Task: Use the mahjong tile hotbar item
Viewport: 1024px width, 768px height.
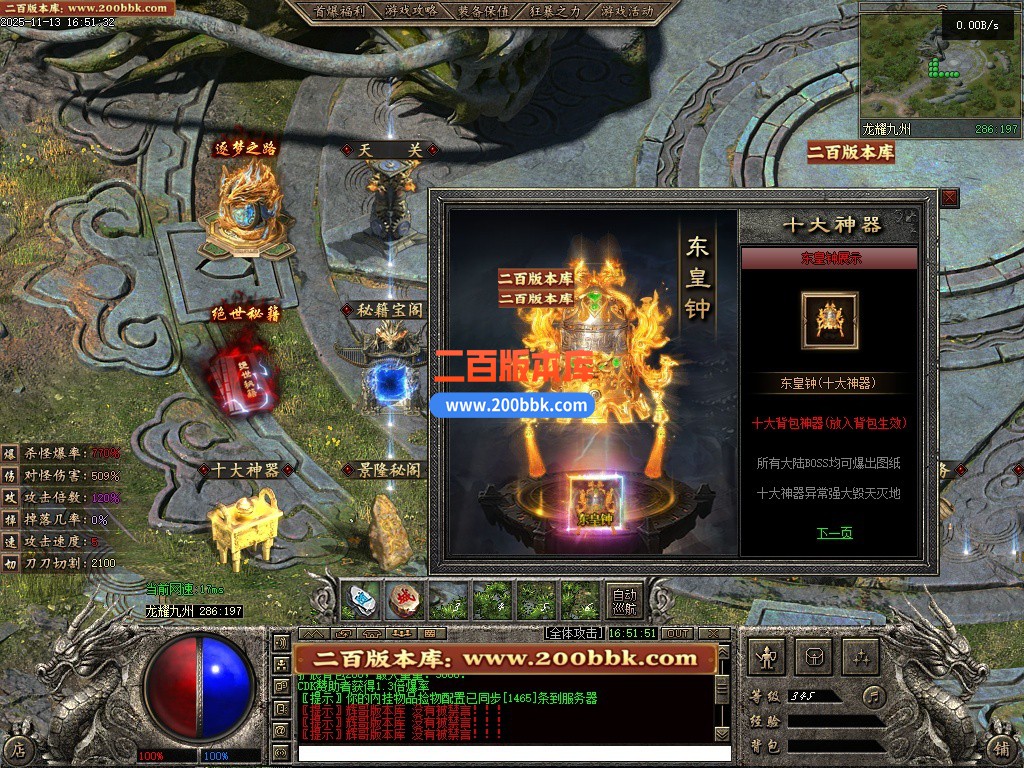Action: (360, 600)
